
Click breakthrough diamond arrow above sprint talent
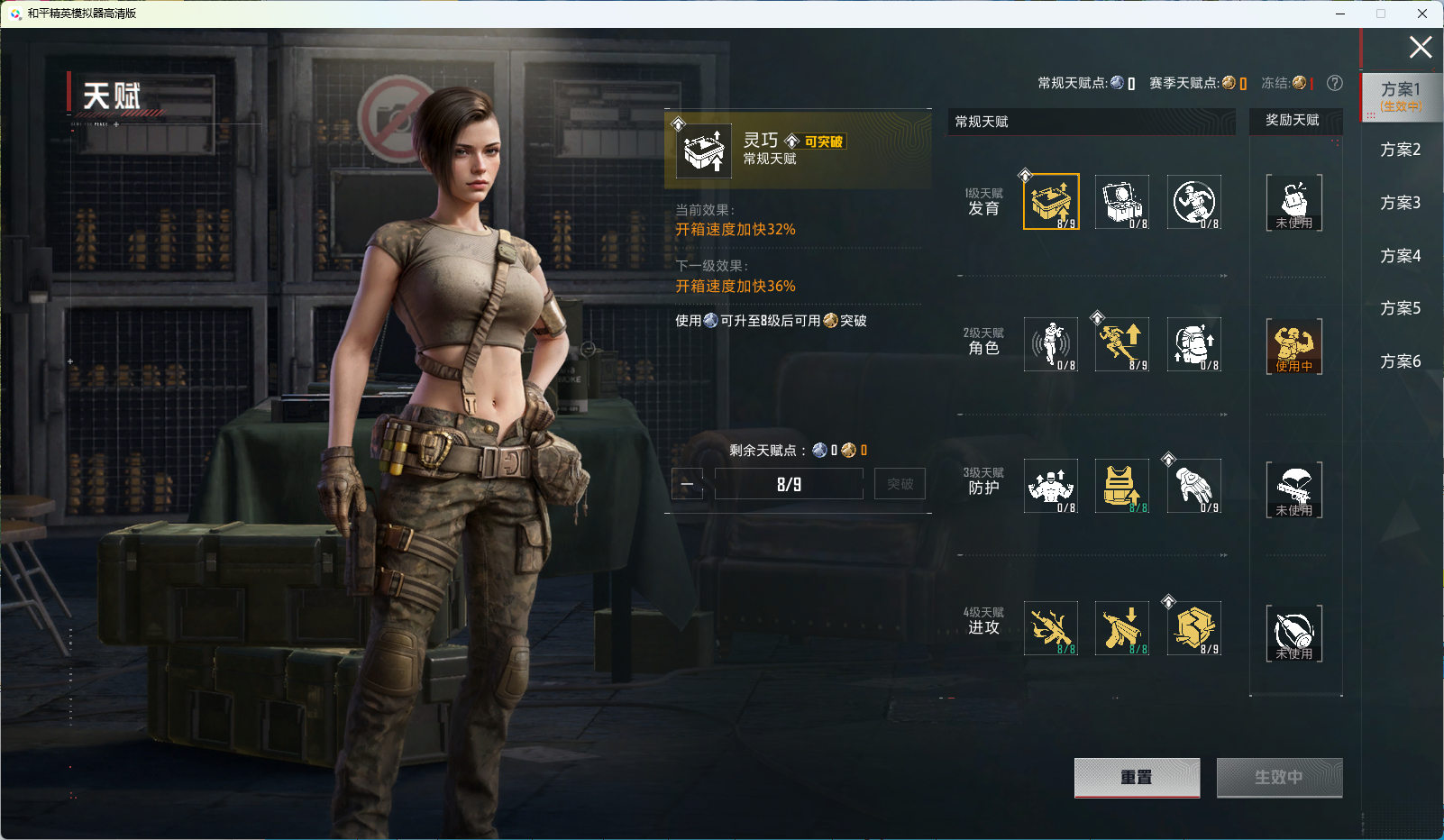pyautogui.click(x=1097, y=316)
